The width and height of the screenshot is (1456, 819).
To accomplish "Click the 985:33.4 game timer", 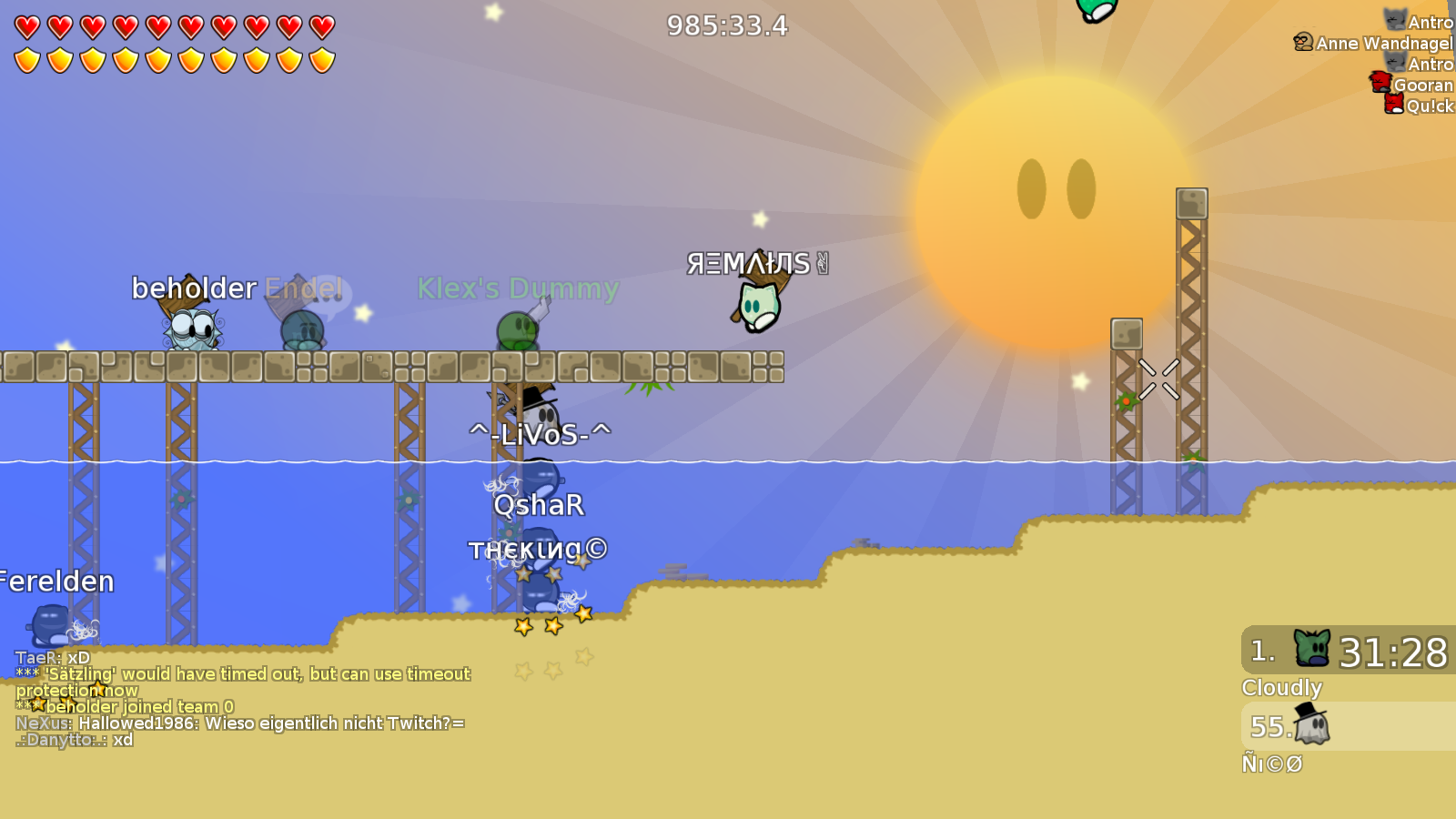I will (728, 26).
